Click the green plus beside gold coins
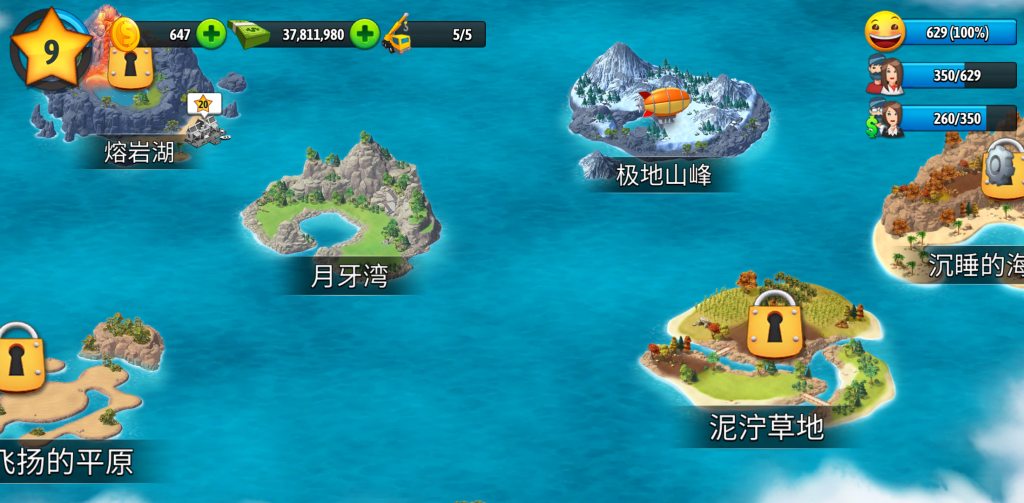Screen dimensions: 1024x503 click(211, 34)
